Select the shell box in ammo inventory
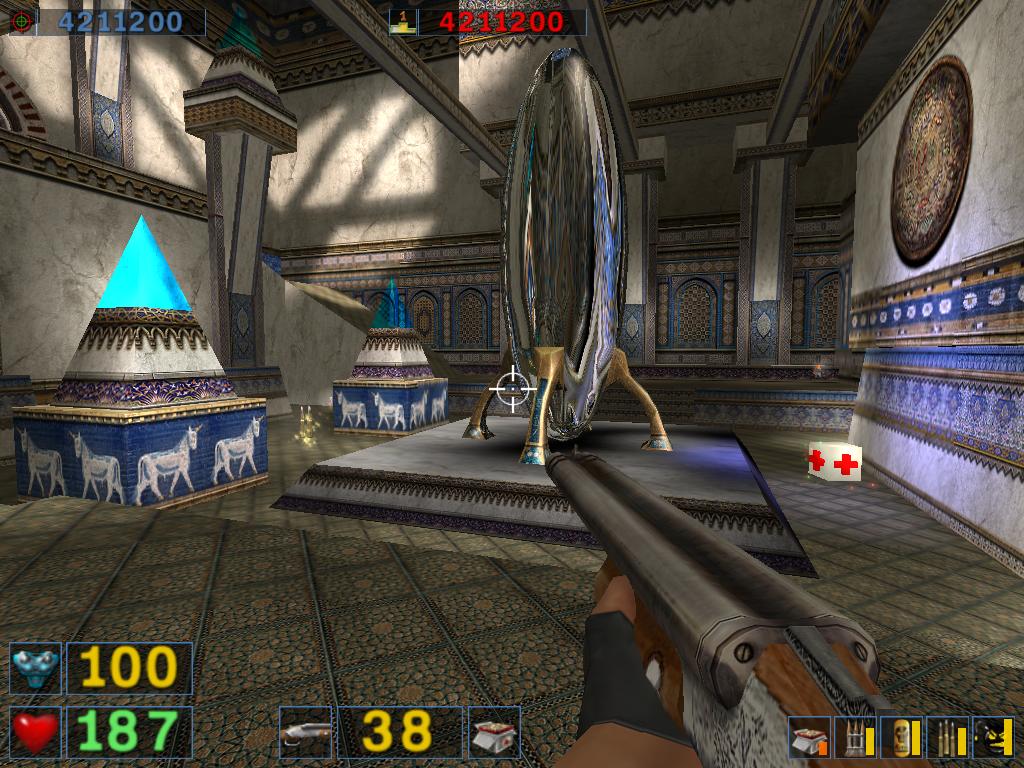The width and height of the screenshot is (1024, 768). (806, 738)
